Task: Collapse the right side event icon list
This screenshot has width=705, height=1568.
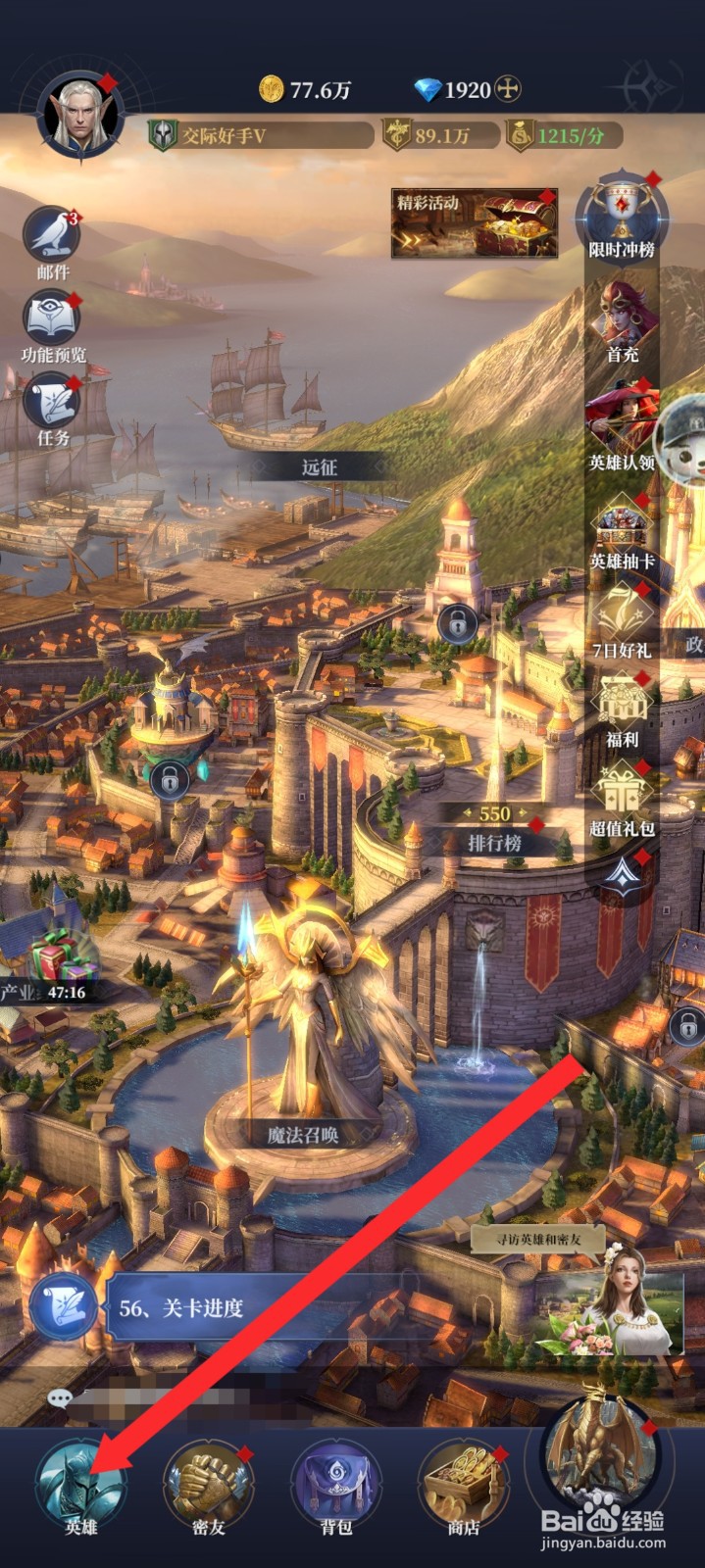Action: point(622,874)
